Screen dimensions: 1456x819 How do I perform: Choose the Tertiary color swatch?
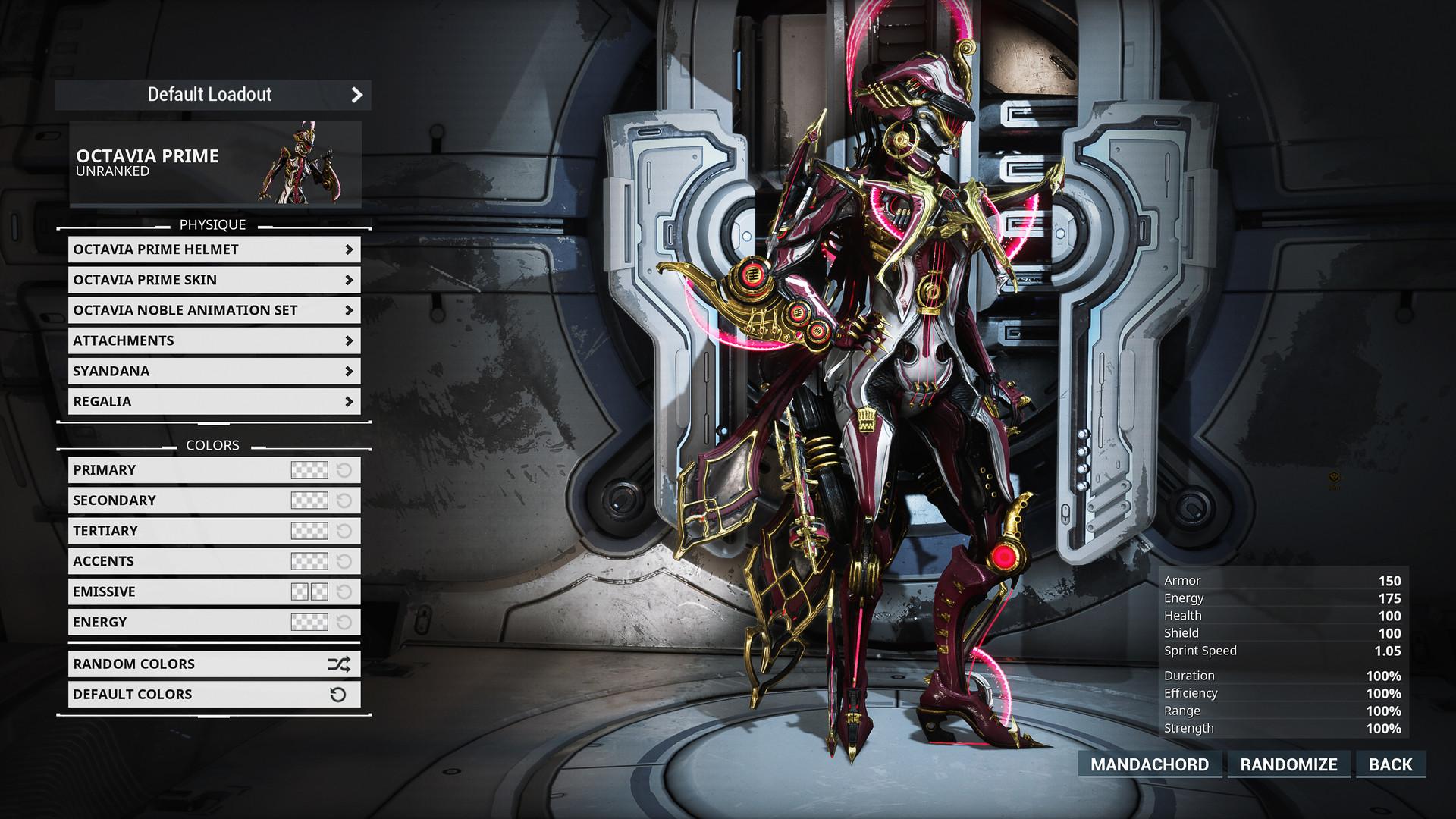pos(309,531)
